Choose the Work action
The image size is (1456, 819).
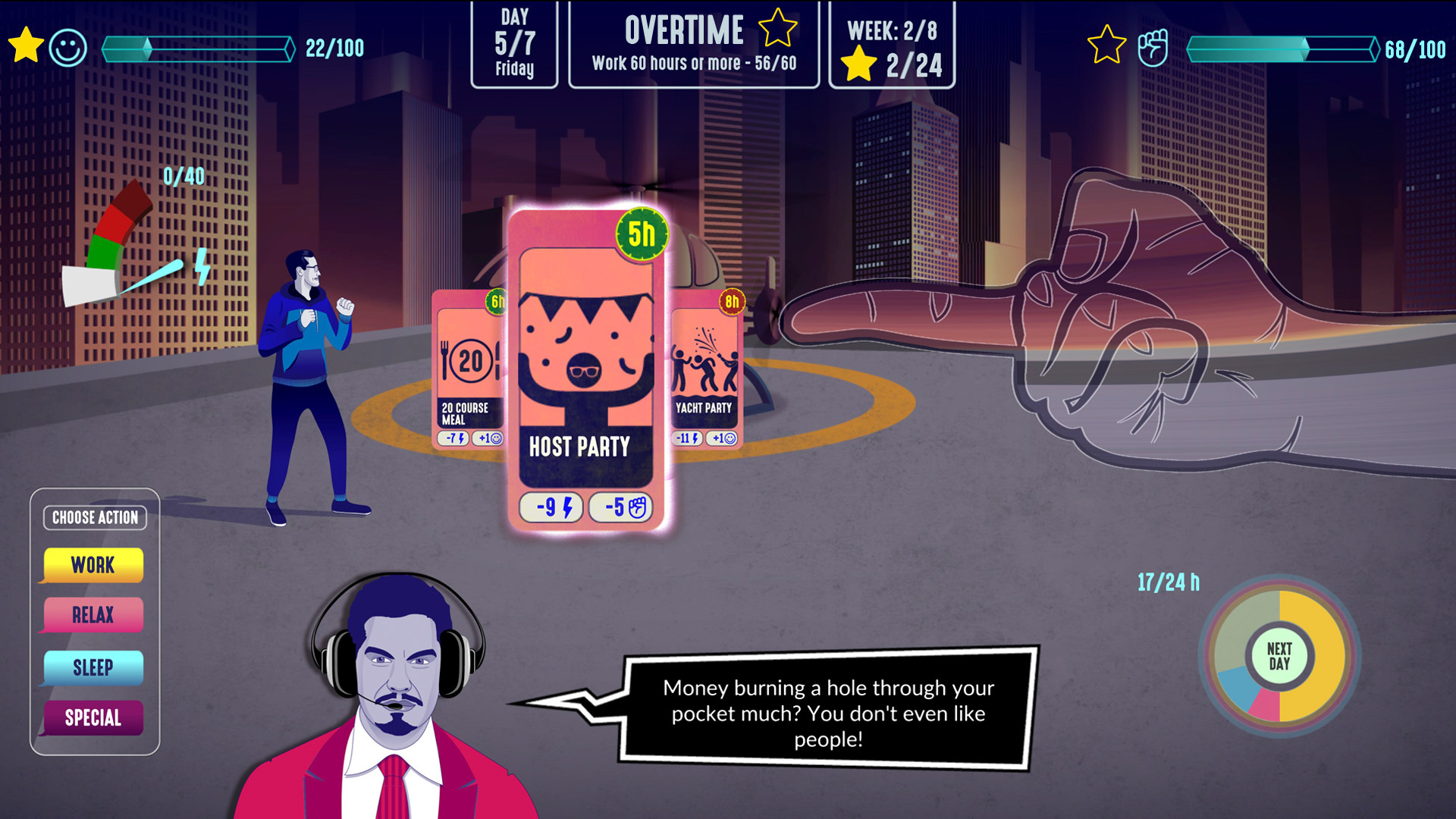[x=93, y=565]
